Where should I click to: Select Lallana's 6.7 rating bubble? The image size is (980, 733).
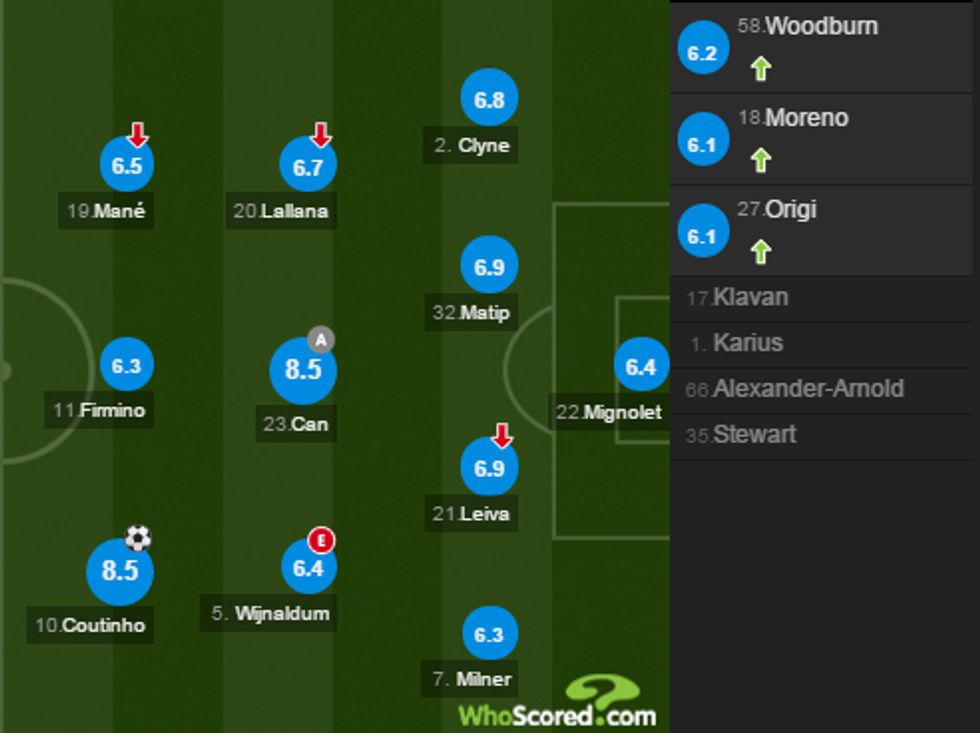(307, 167)
